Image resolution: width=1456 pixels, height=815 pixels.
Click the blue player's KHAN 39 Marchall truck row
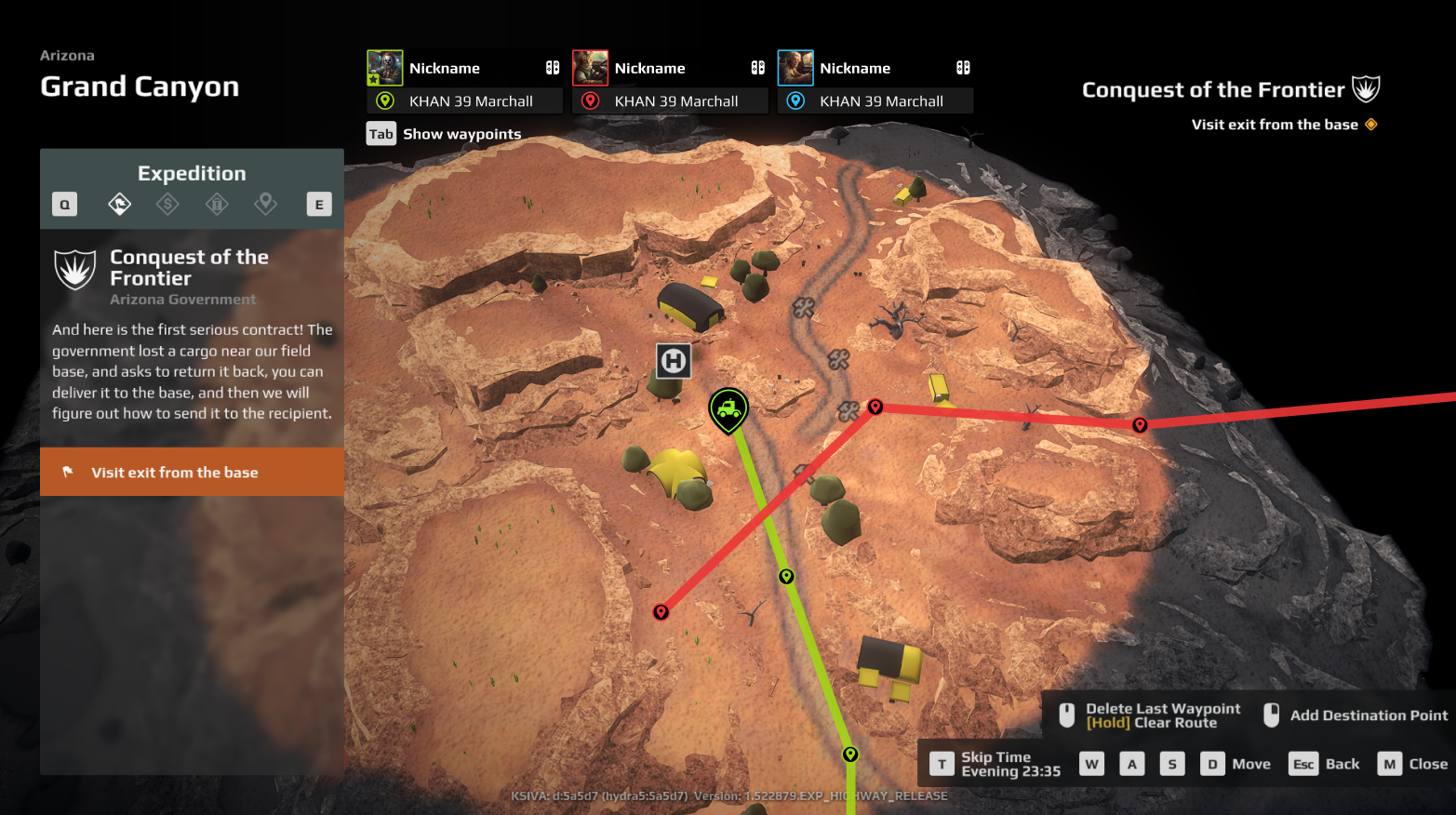875,101
